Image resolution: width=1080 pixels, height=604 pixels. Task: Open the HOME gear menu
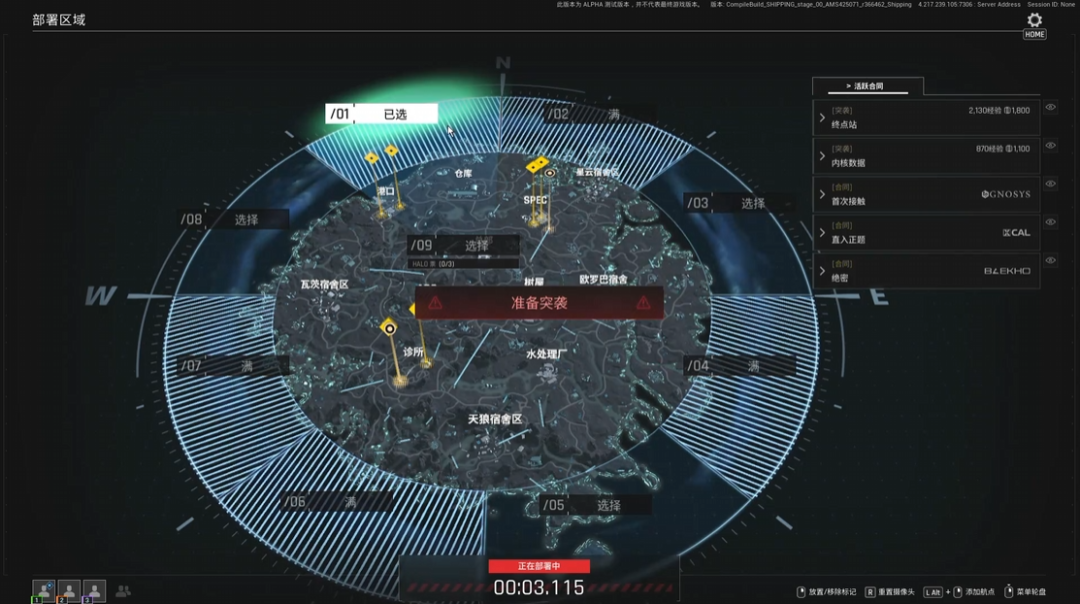tap(1034, 21)
